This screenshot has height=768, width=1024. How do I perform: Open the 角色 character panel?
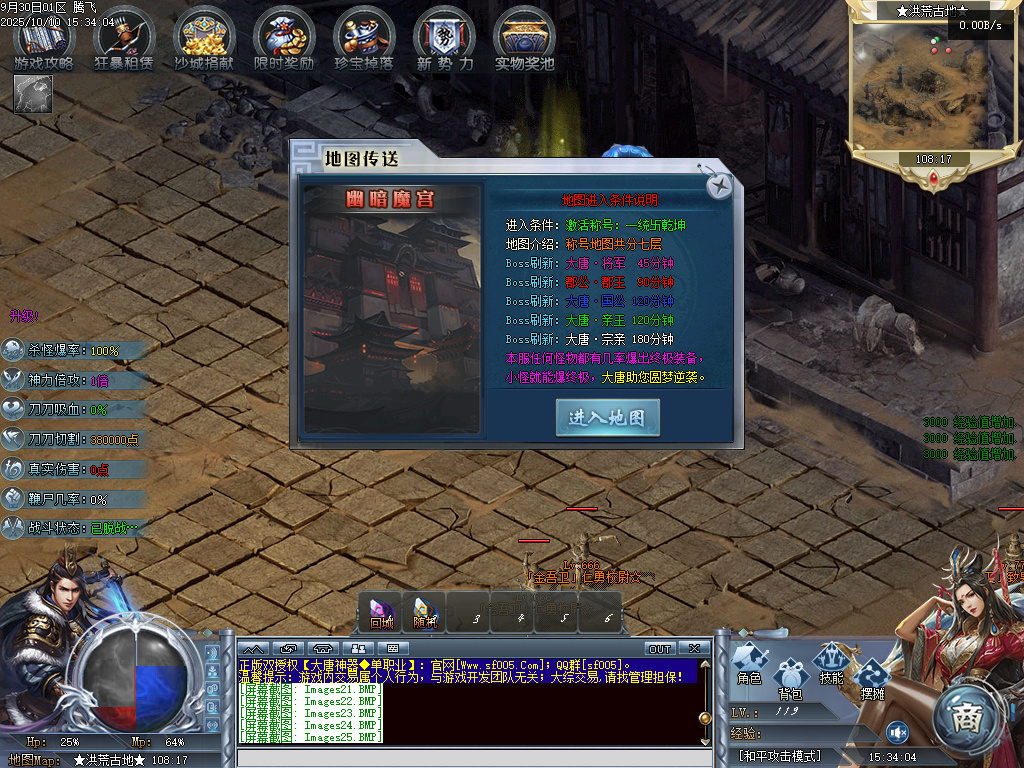pos(749,663)
